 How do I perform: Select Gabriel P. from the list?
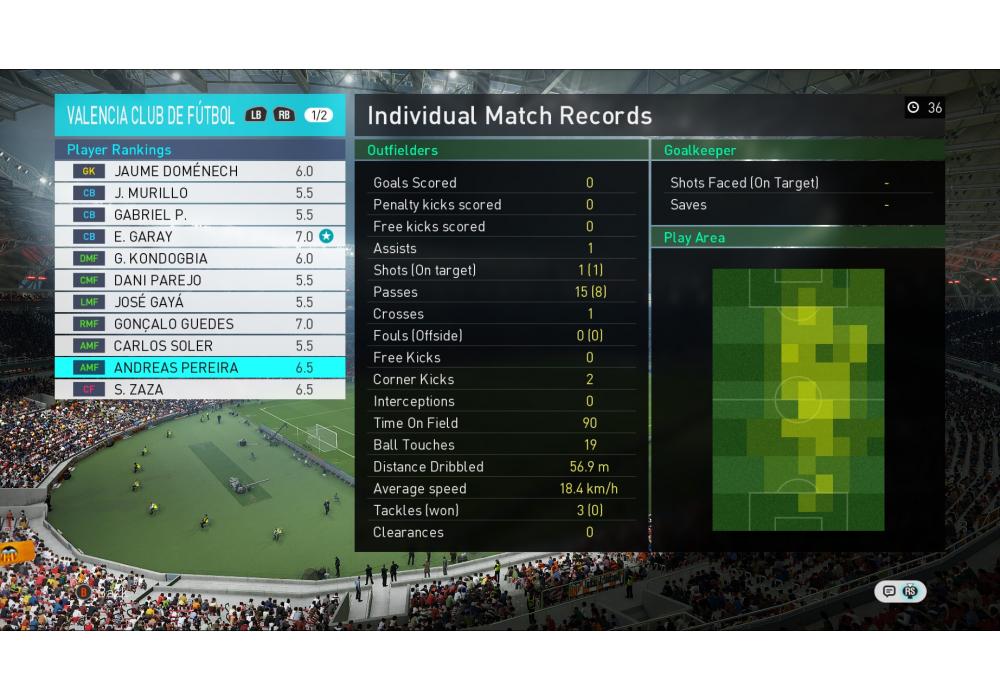pyautogui.click(x=200, y=215)
